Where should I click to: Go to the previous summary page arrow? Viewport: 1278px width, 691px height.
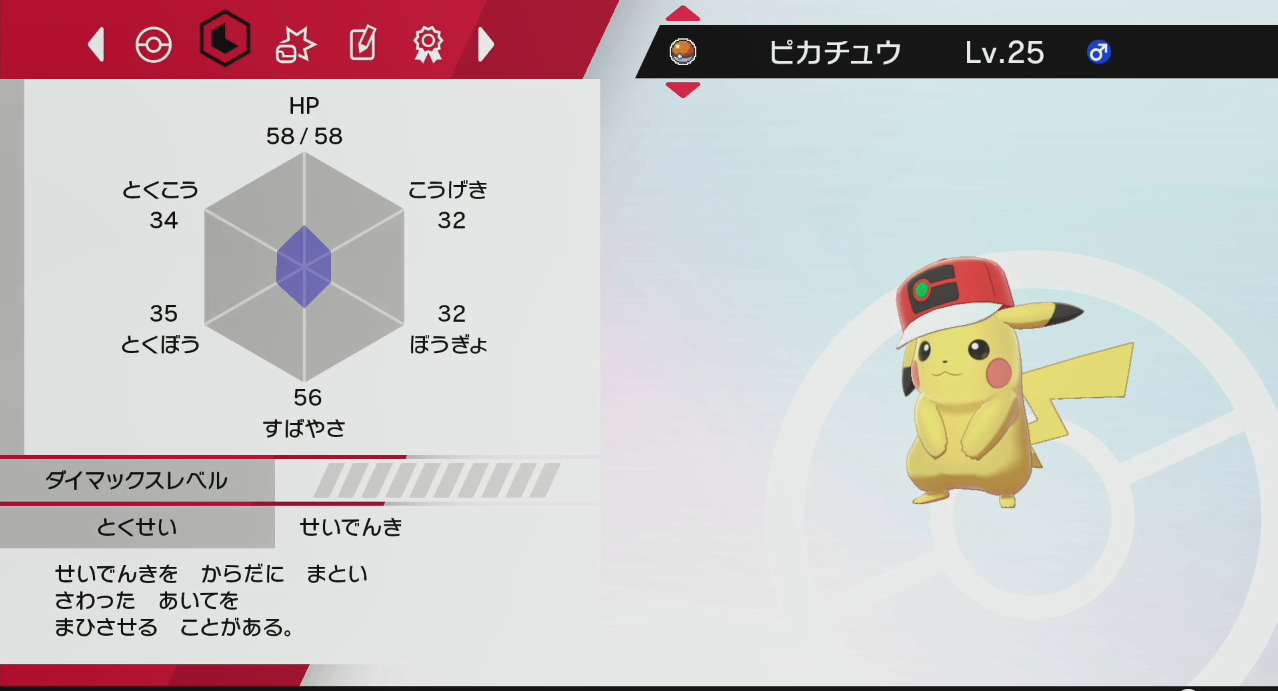97,44
